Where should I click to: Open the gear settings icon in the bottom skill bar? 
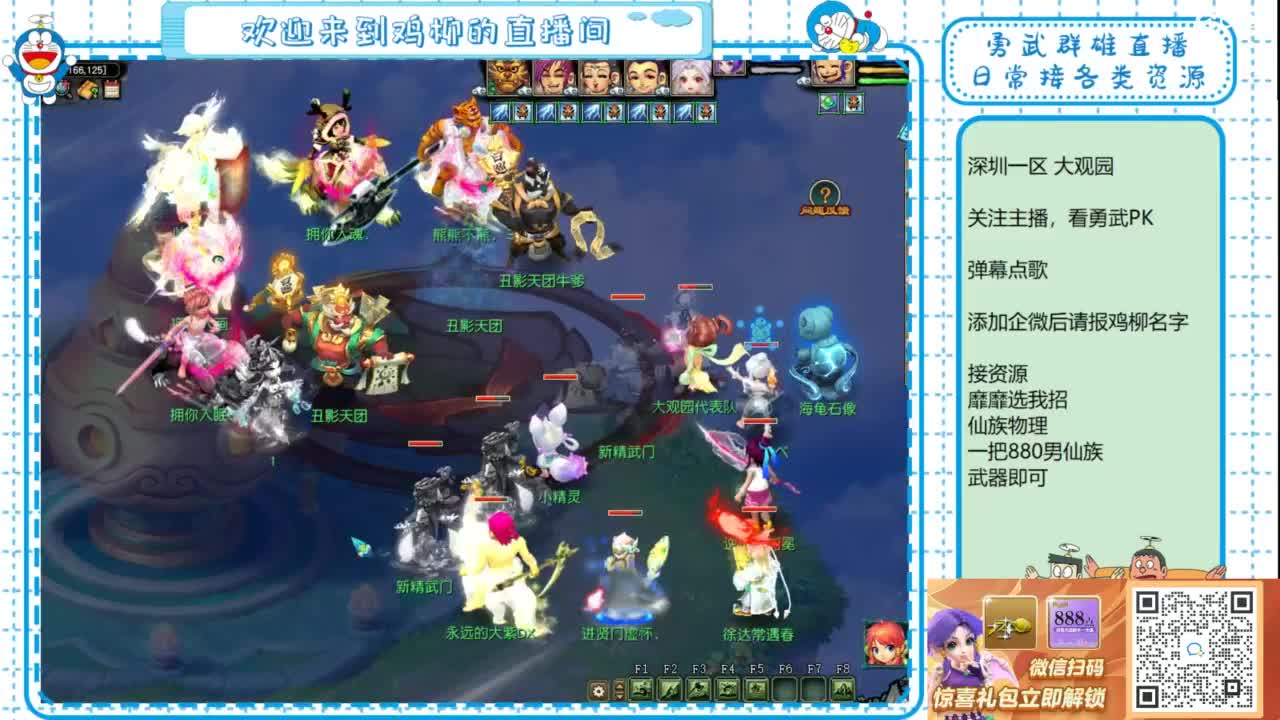[x=598, y=690]
